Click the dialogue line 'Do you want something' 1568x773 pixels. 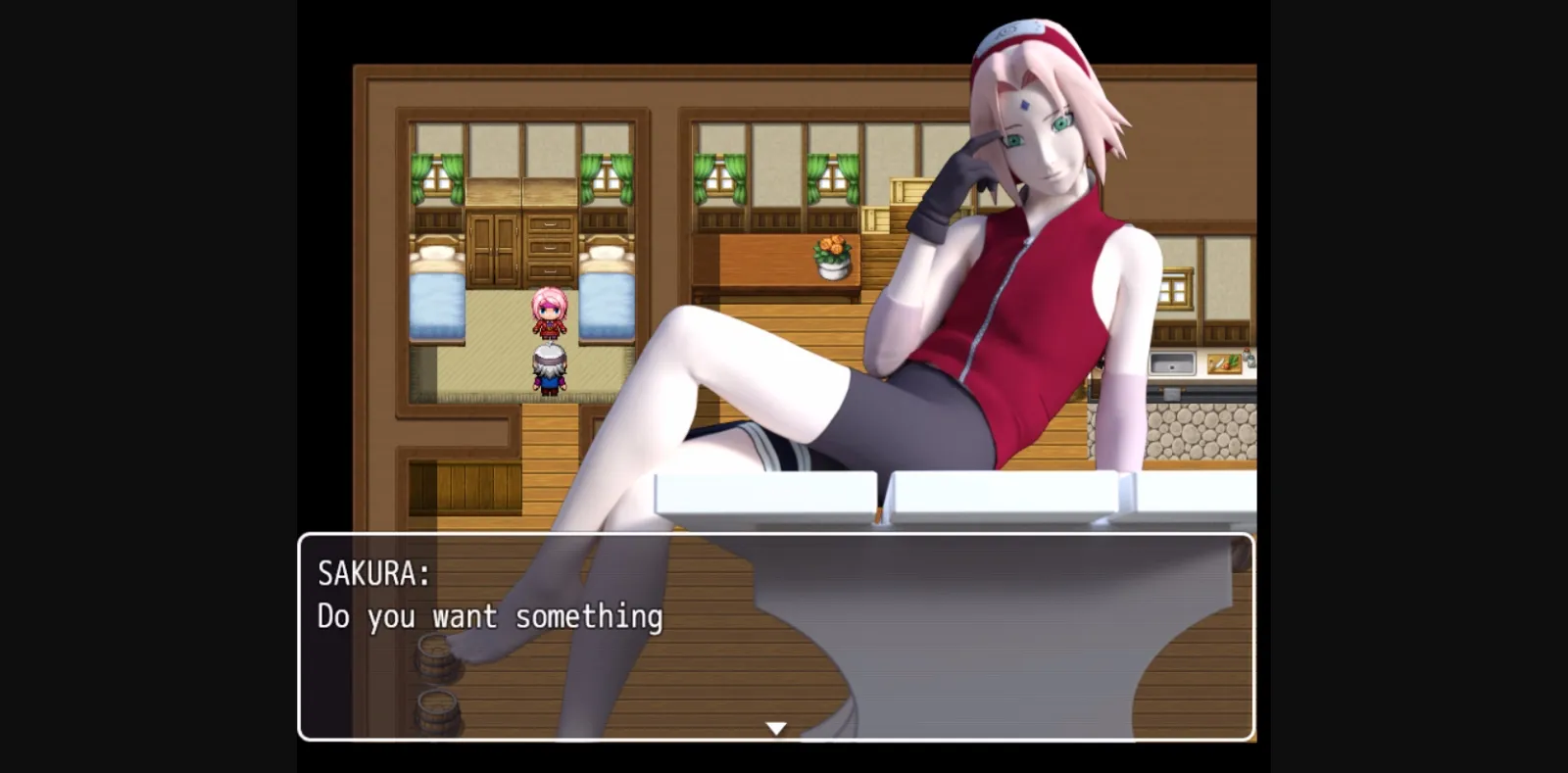point(490,617)
